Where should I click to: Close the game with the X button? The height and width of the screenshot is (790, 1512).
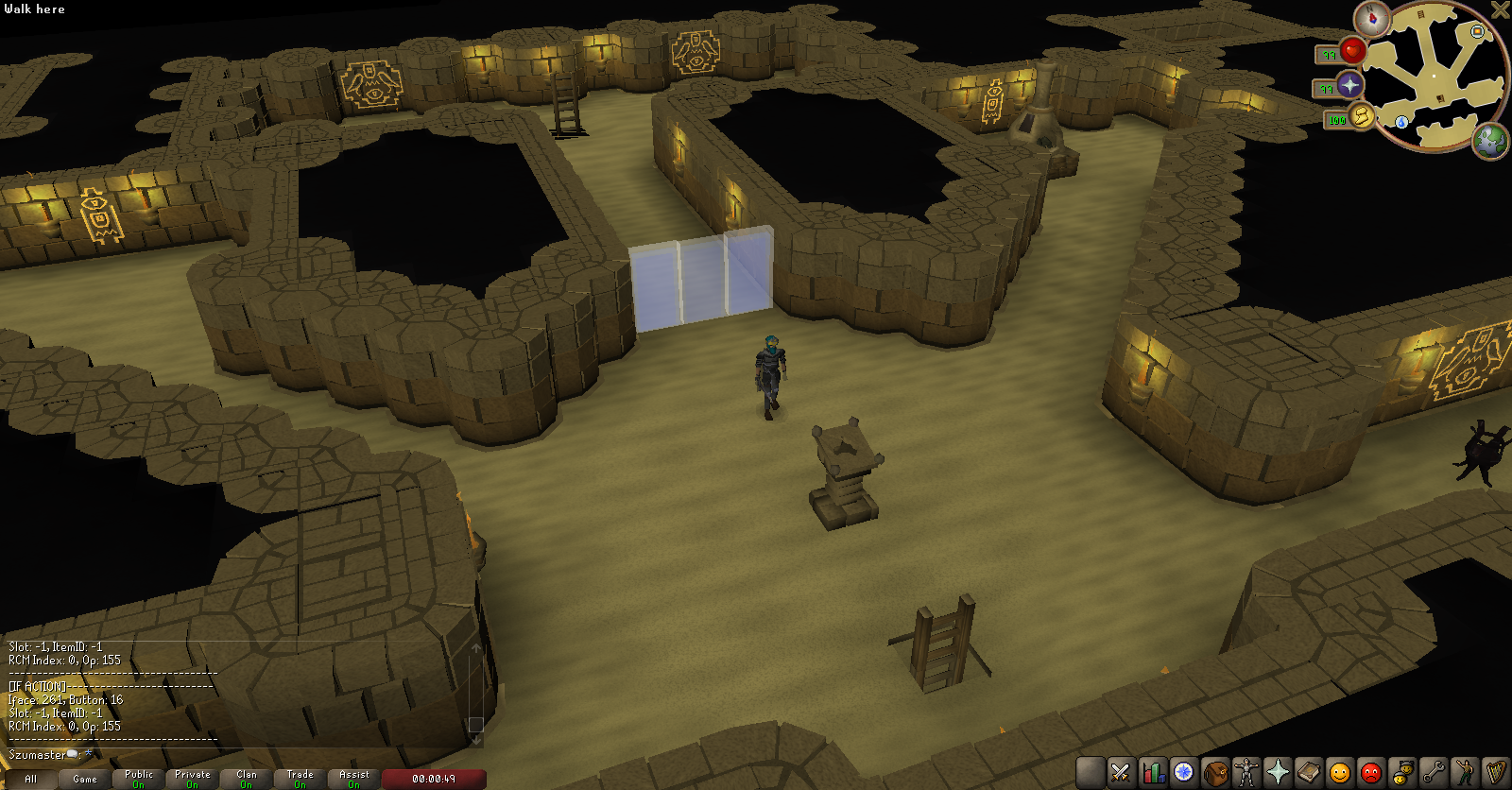pyautogui.click(x=1500, y=9)
